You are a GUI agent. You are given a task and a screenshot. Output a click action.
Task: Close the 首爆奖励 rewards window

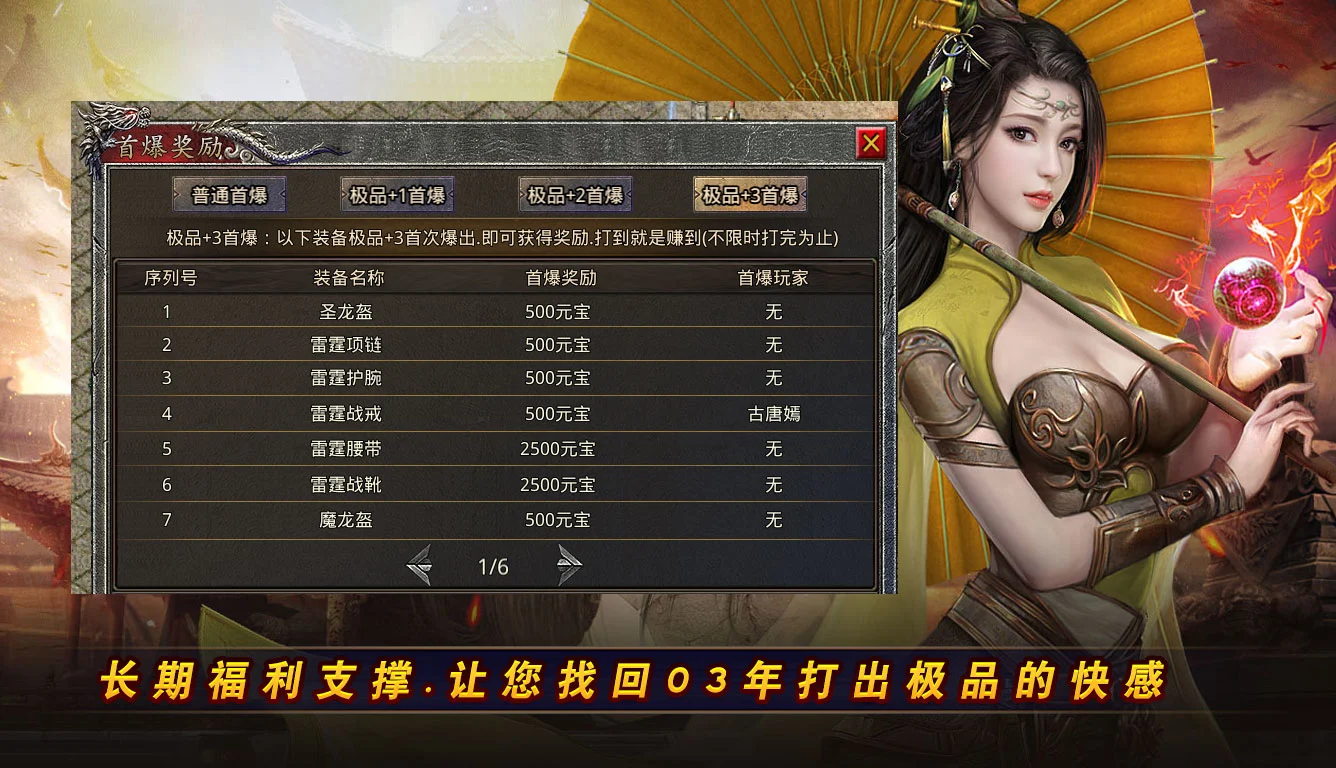[873, 141]
